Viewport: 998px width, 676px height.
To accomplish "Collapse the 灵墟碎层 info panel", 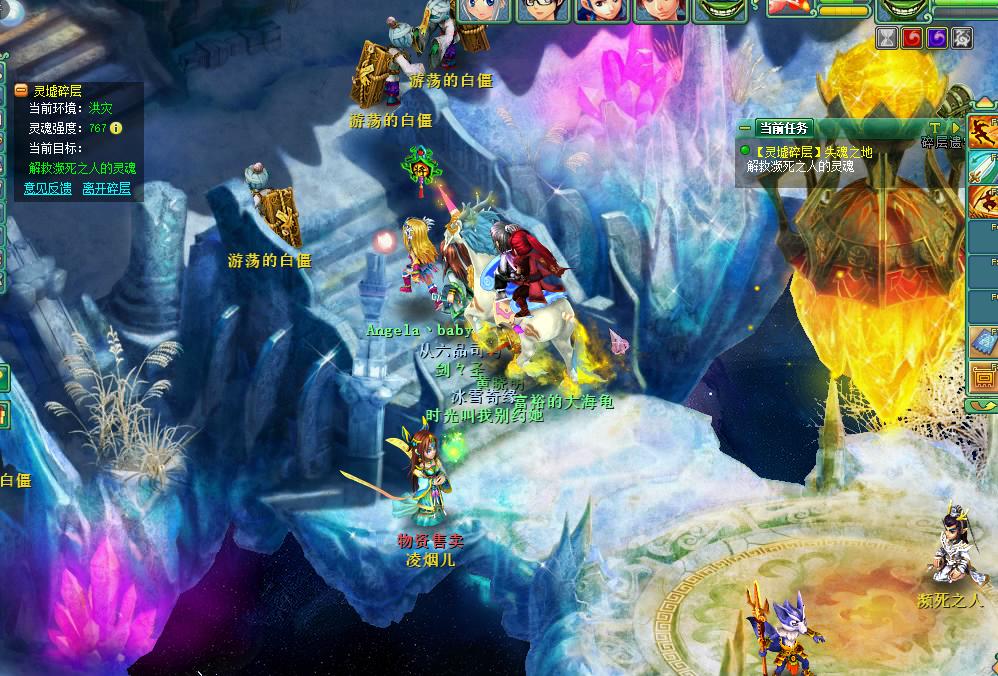I will tap(21, 90).
